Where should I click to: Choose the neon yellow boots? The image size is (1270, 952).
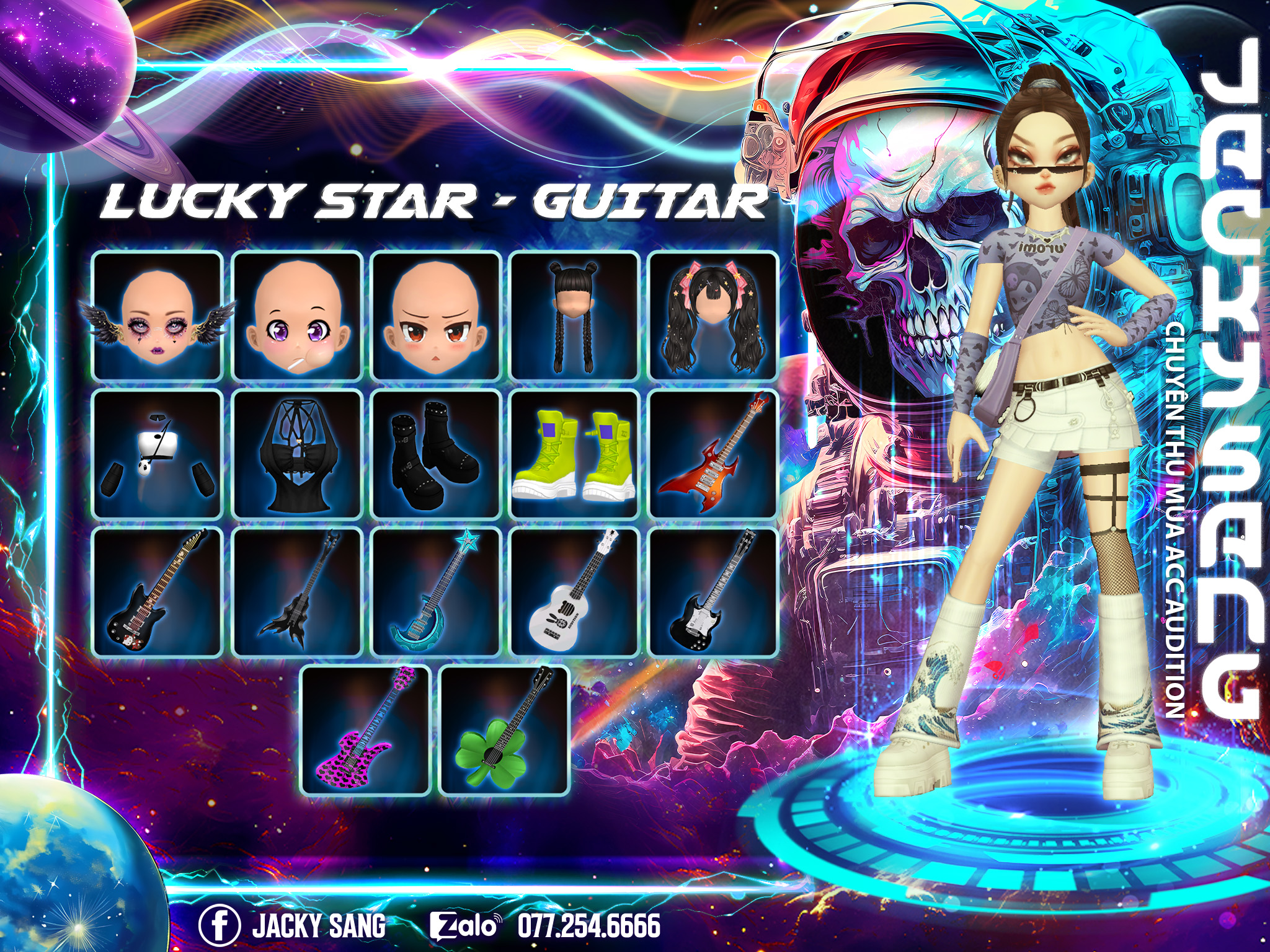tap(574, 454)
